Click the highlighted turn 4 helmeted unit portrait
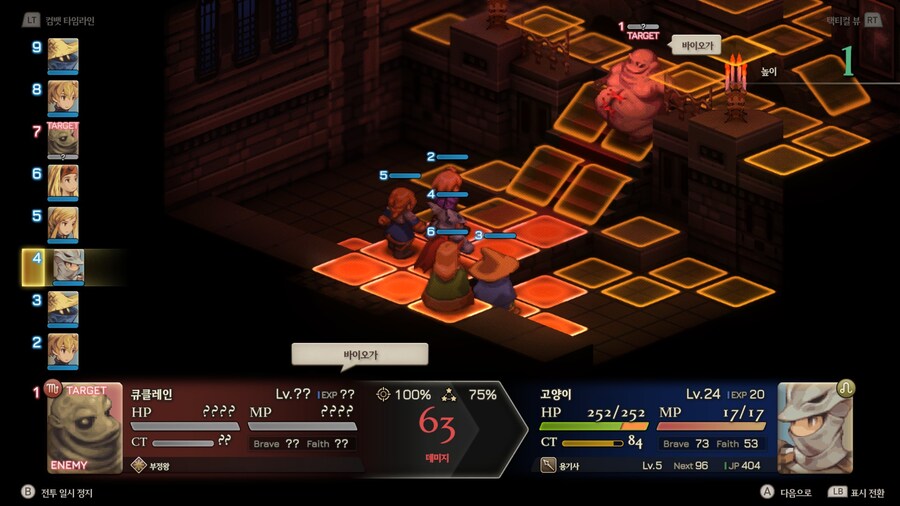This screenshot has width=900, height=506. pos(66,267)
